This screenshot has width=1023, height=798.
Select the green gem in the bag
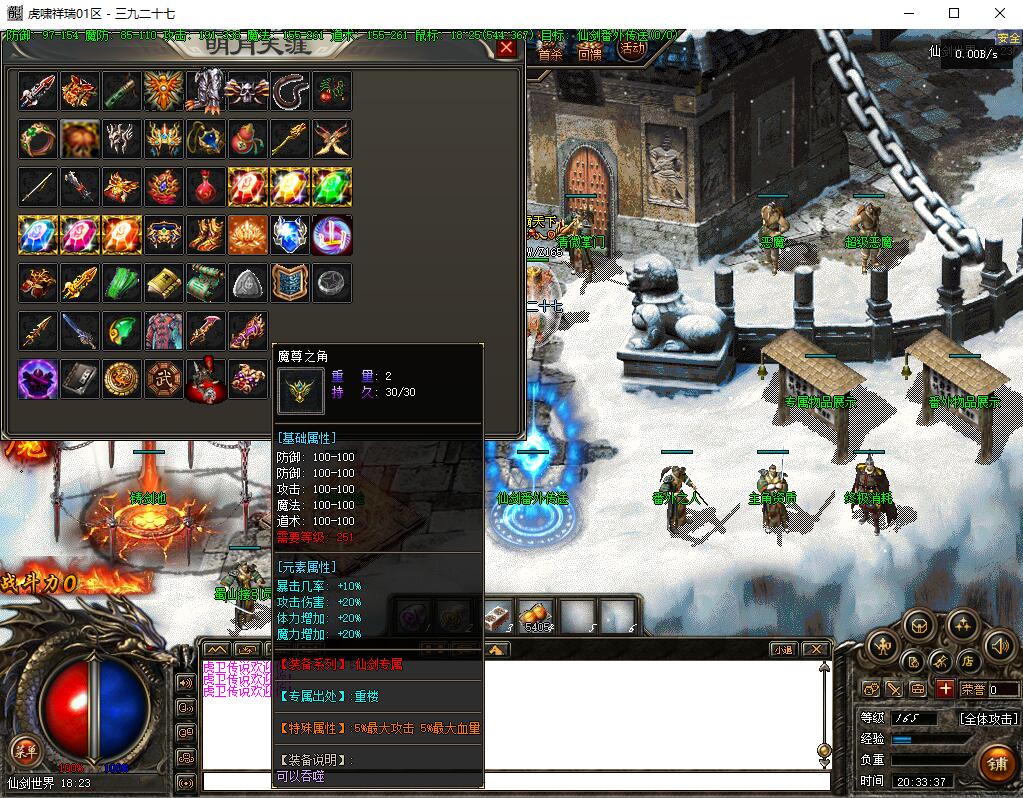332,186
